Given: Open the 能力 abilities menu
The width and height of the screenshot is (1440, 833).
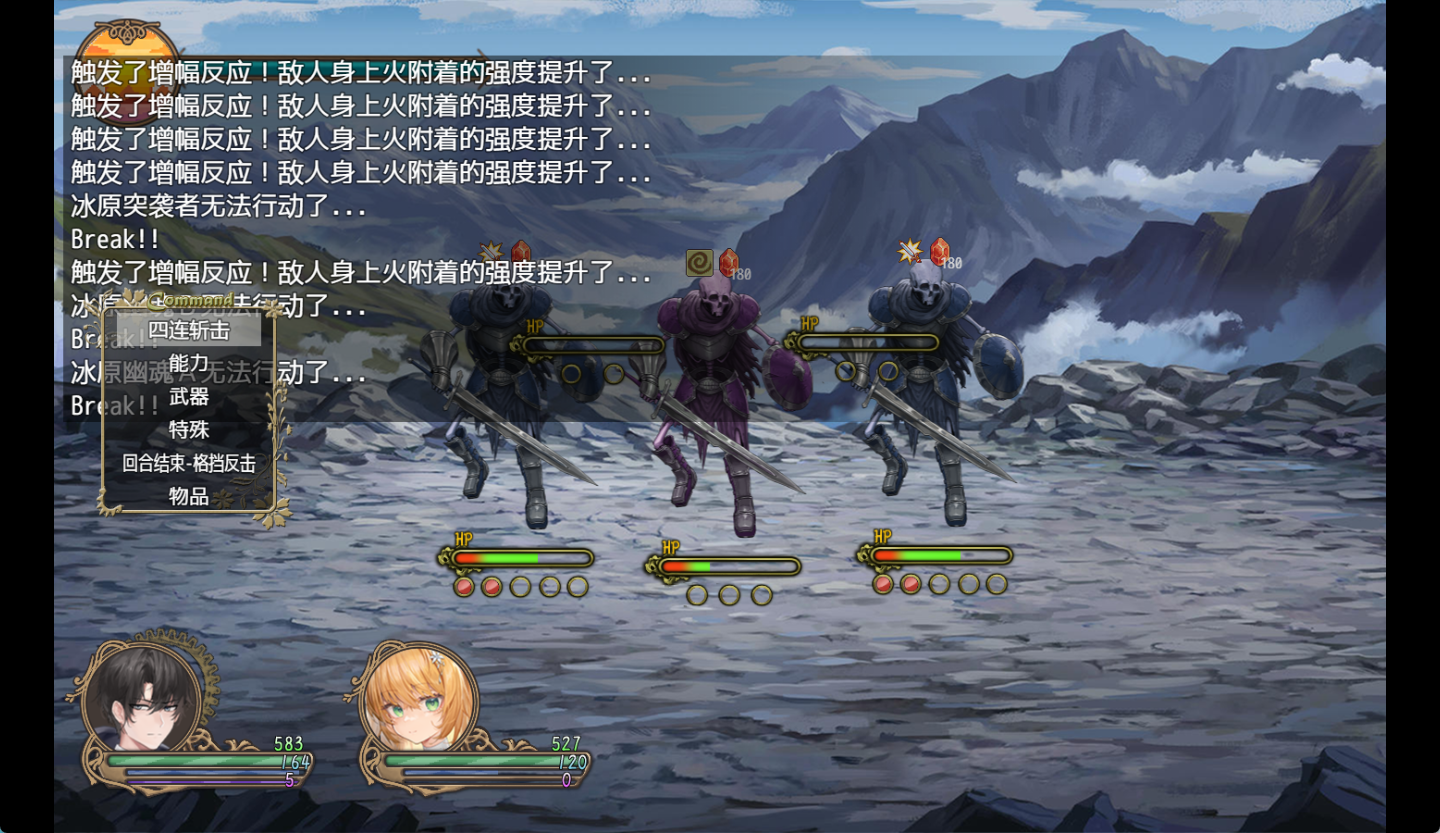Looking at the screenshot, I should tap(189, 363).
